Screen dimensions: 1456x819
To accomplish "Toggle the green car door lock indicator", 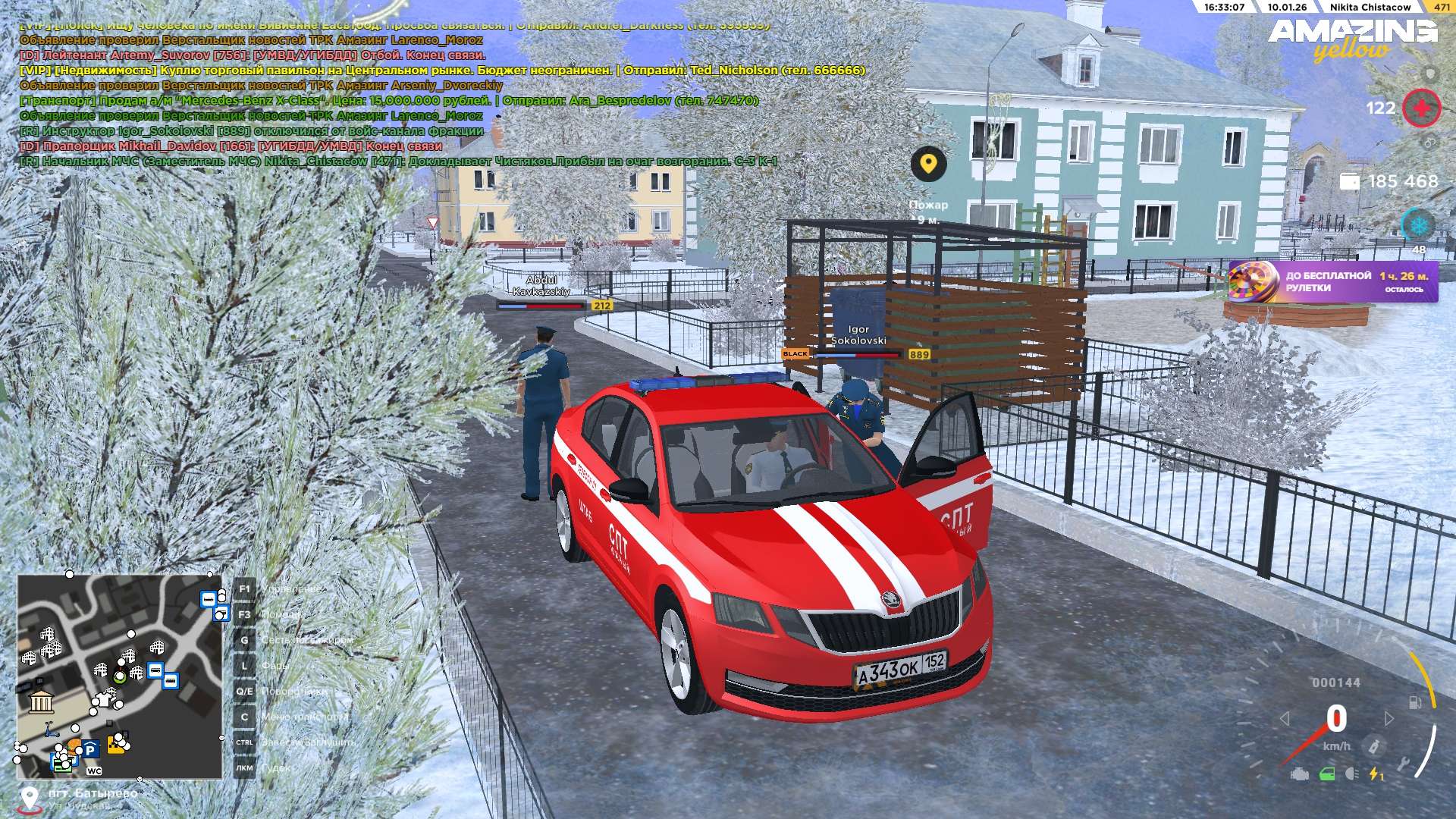I will click(1327, 774).
